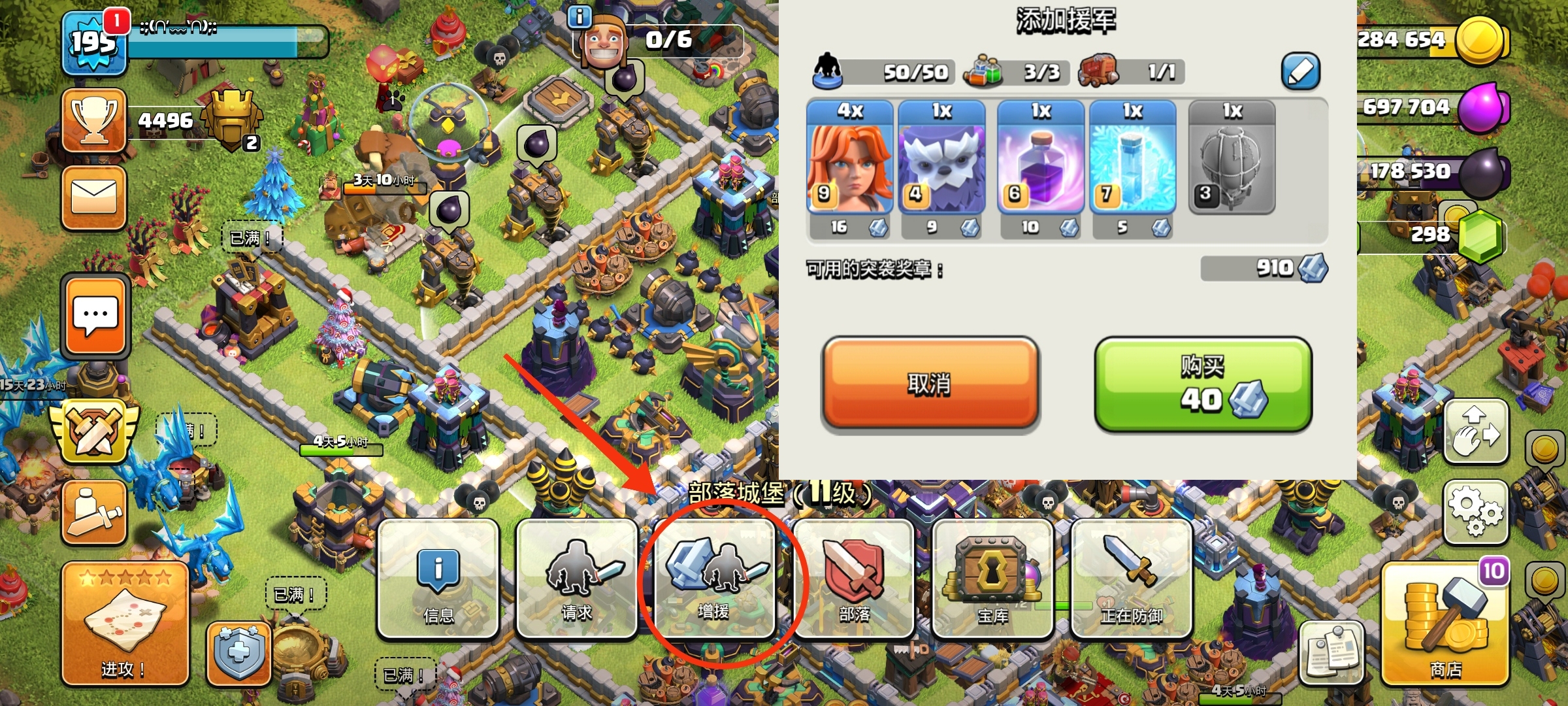Edit the reinforcement army with pencil icon
Viewport: 1568px width, 706px height.
tap(1299, 71)
